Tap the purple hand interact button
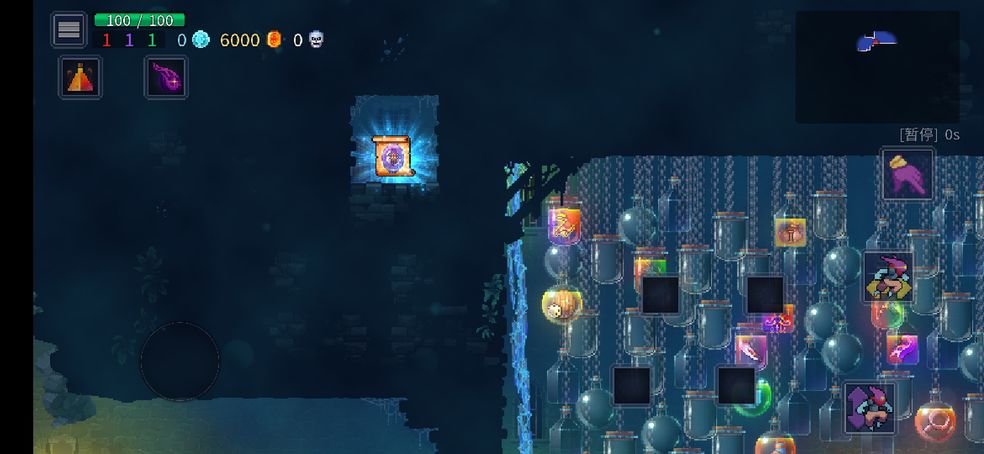This screenshot has width=984, height=454. 907,173
